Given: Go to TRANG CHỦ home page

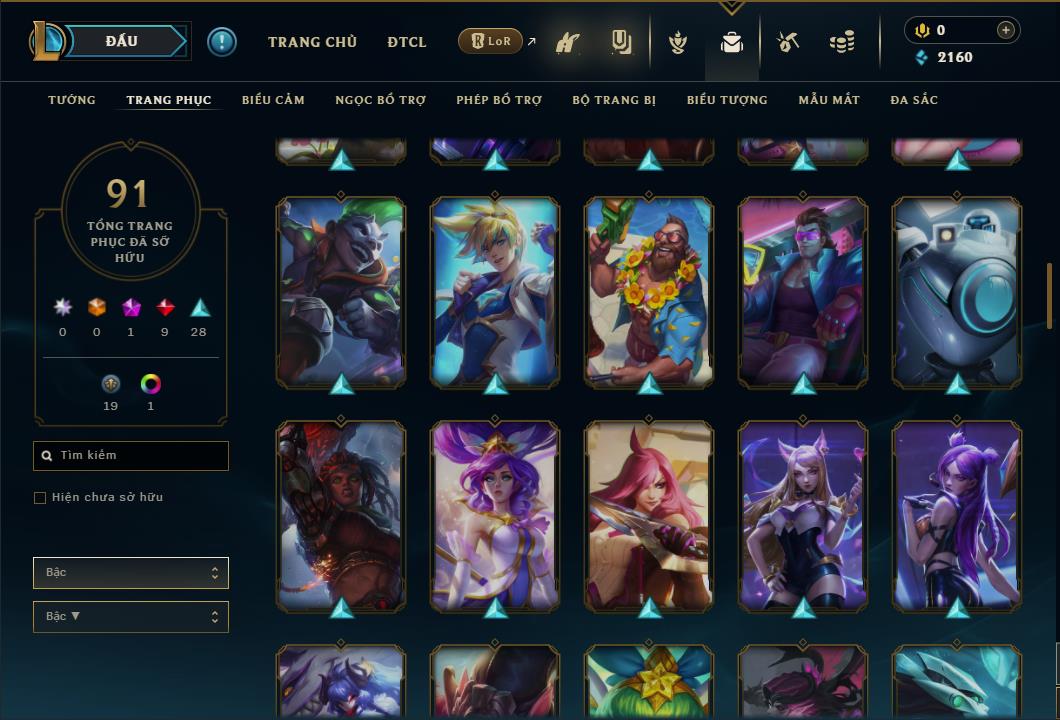Looking at the screenshot, I should pyautogui.click(x=312, y=42).
